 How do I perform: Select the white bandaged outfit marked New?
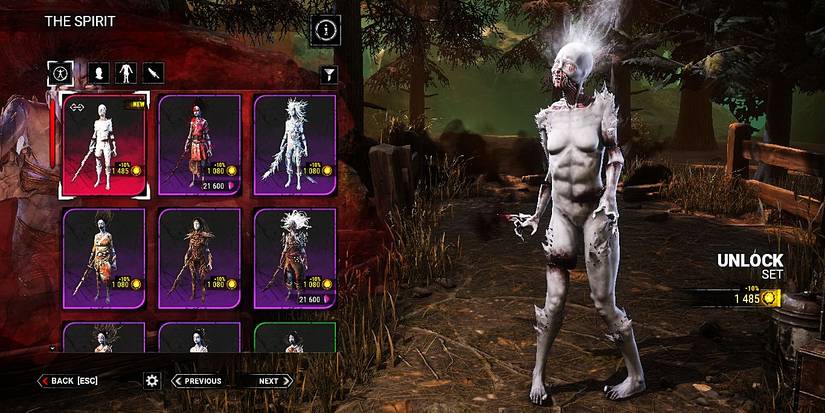104,147
